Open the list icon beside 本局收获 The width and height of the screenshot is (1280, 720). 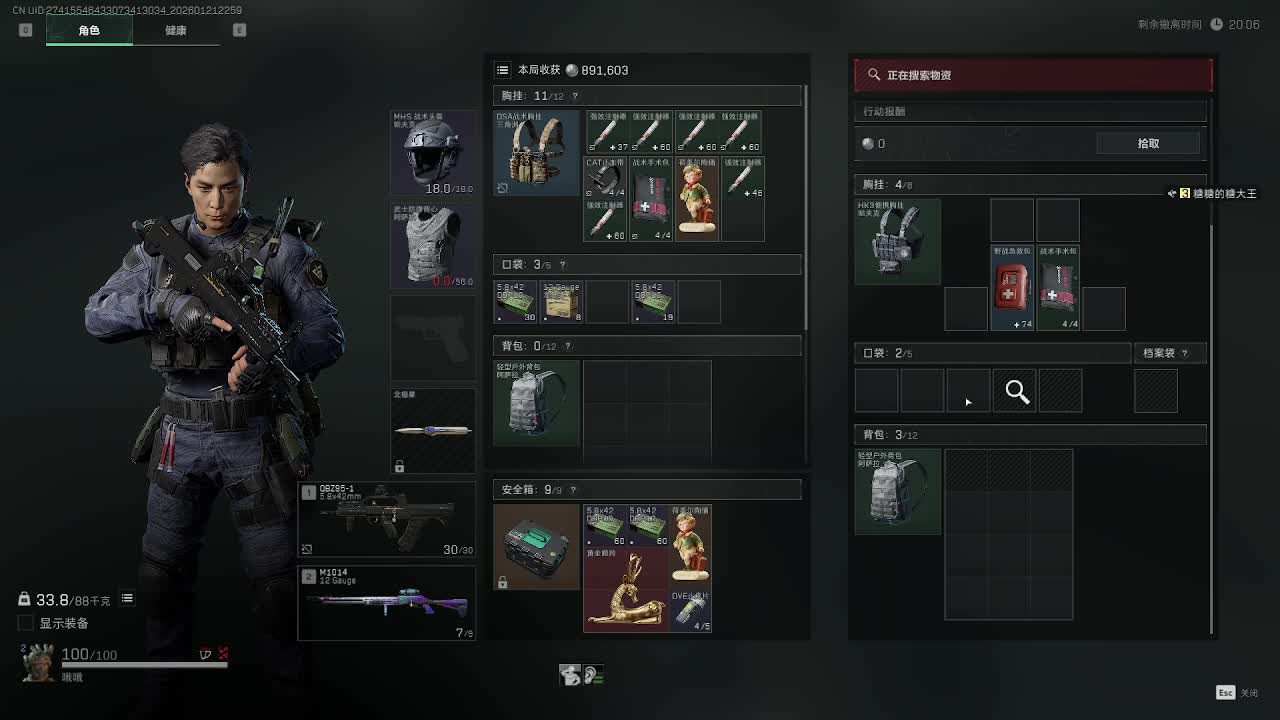(x=503, y=70)
